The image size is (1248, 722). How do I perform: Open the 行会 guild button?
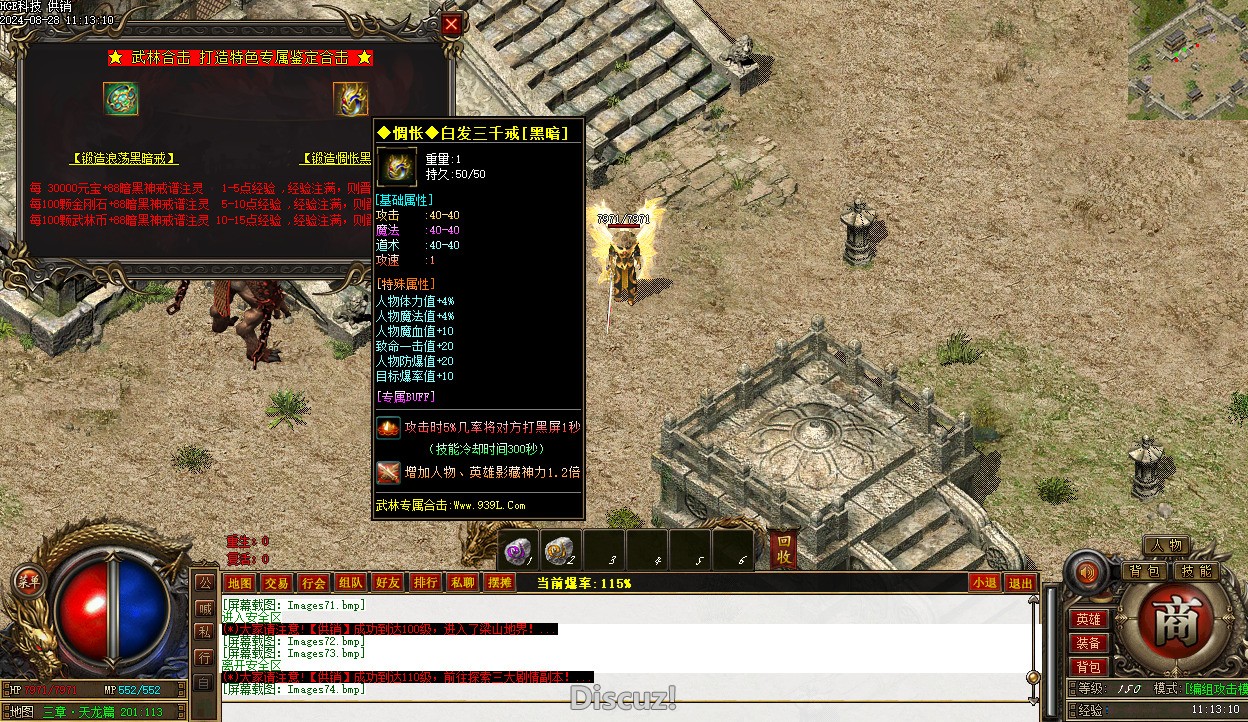click(x=313, y=583)
